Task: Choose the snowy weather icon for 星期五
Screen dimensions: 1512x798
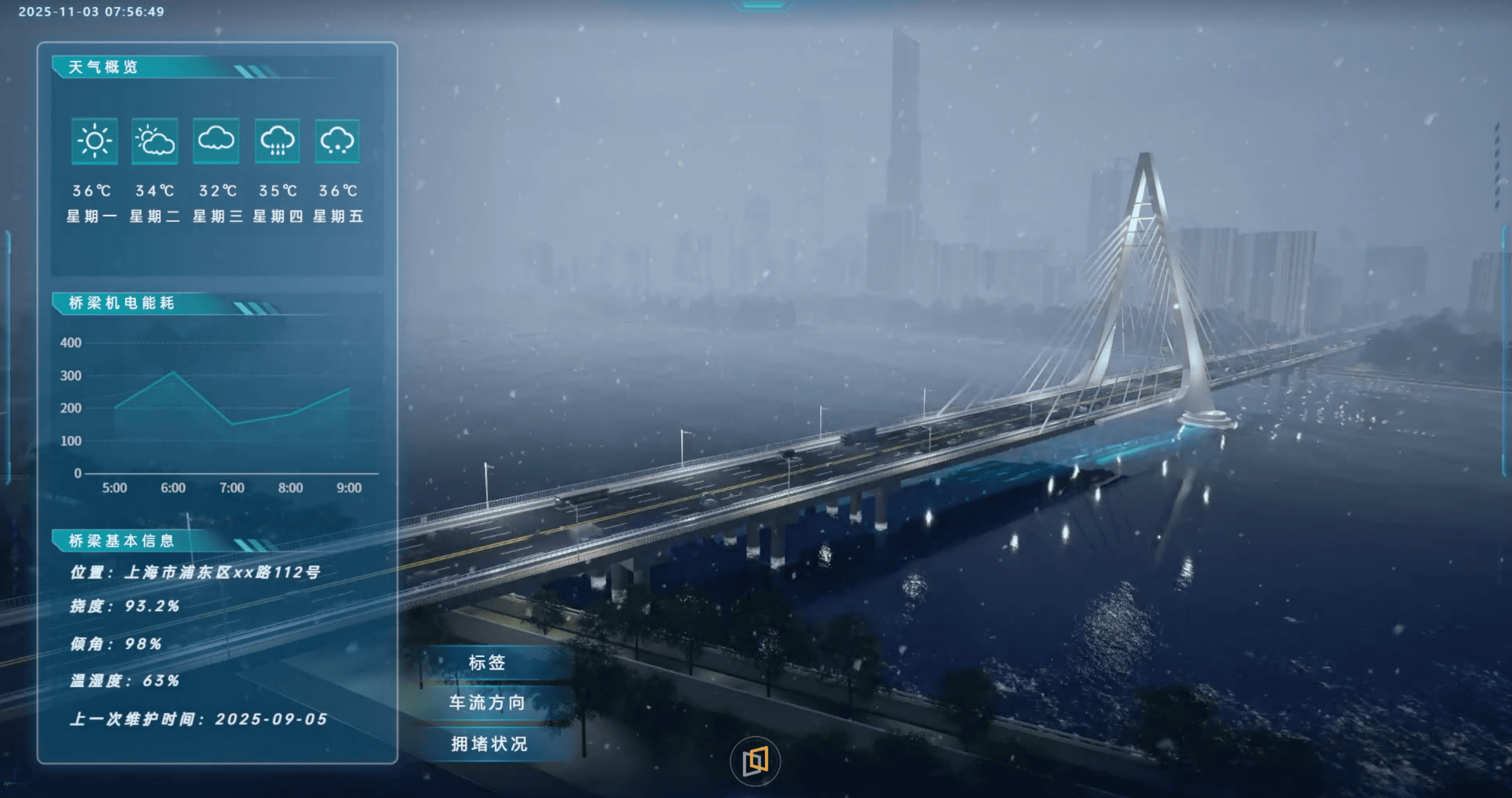Action: tap(337, 141)
